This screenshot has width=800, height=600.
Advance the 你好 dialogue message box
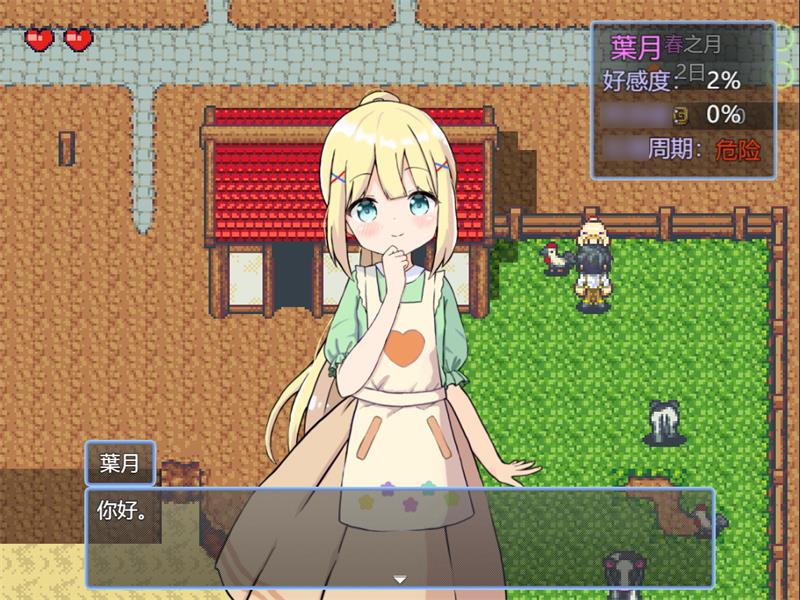click(400, 535)
